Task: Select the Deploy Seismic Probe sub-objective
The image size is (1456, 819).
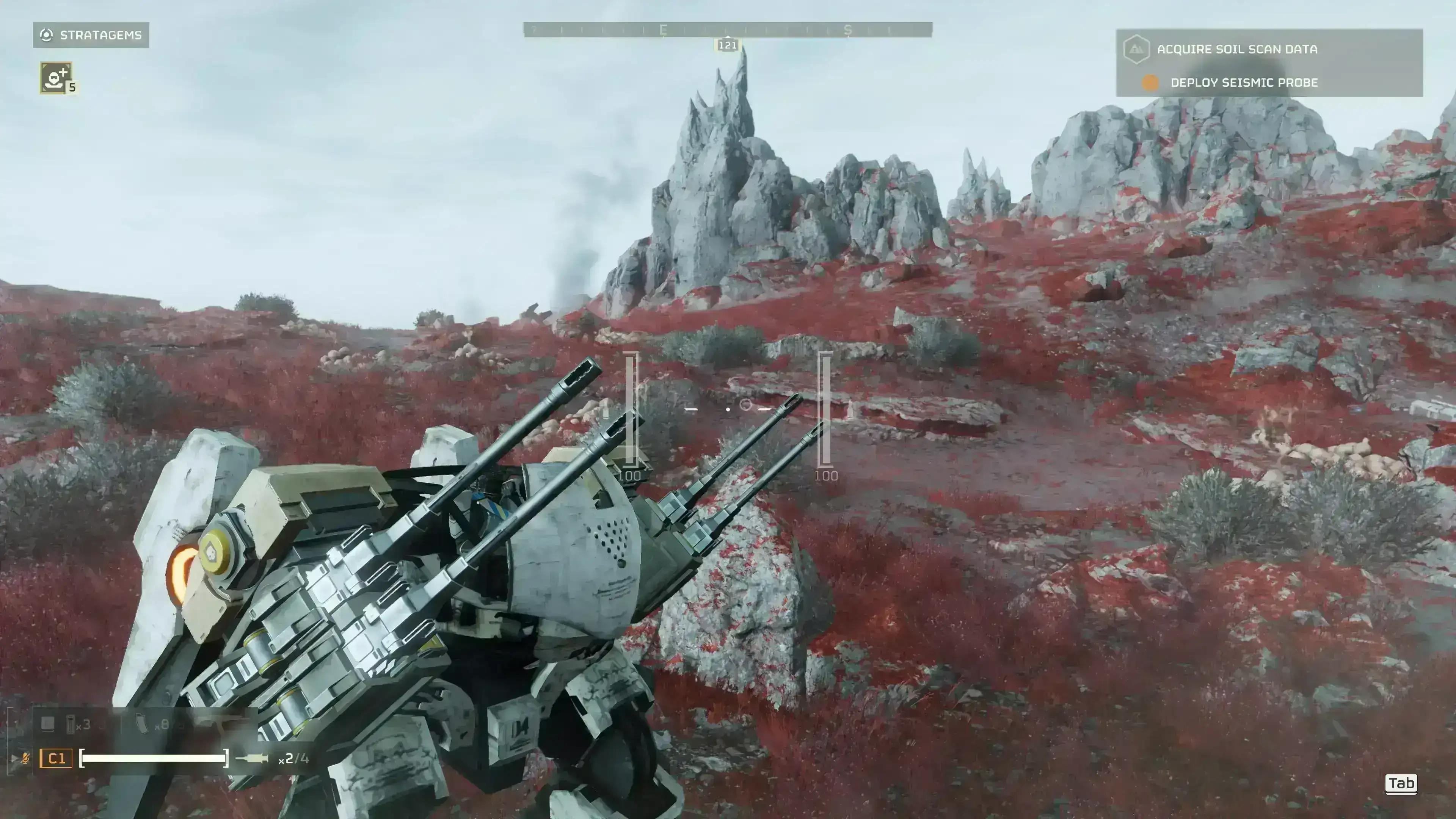Action: [1244, 83]
